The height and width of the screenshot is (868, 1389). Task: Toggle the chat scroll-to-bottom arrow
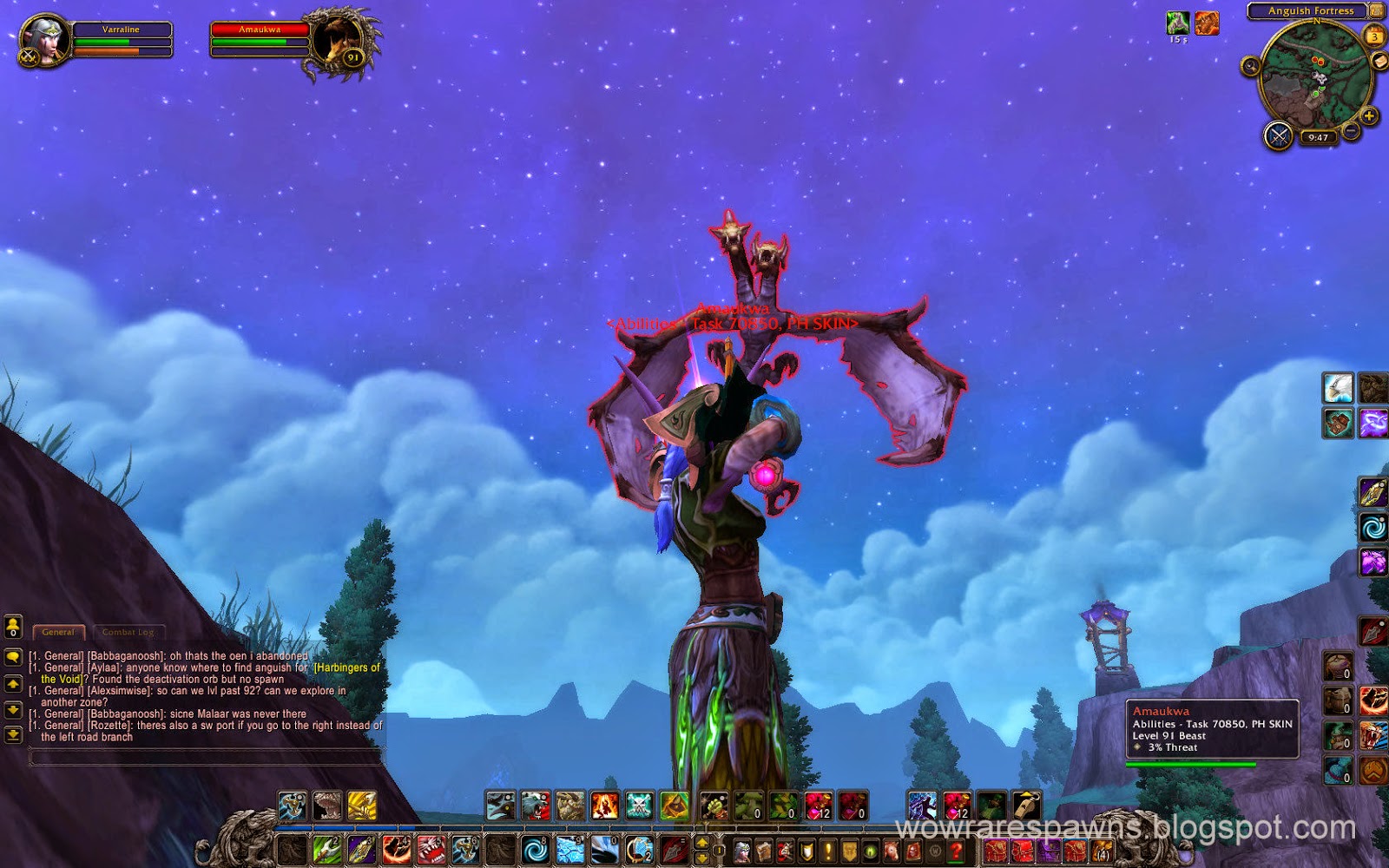(12, 734)
